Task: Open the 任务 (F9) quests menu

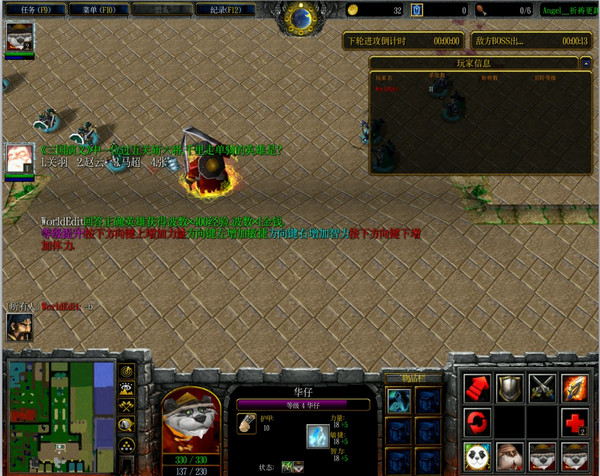Action: click(35, 10)
